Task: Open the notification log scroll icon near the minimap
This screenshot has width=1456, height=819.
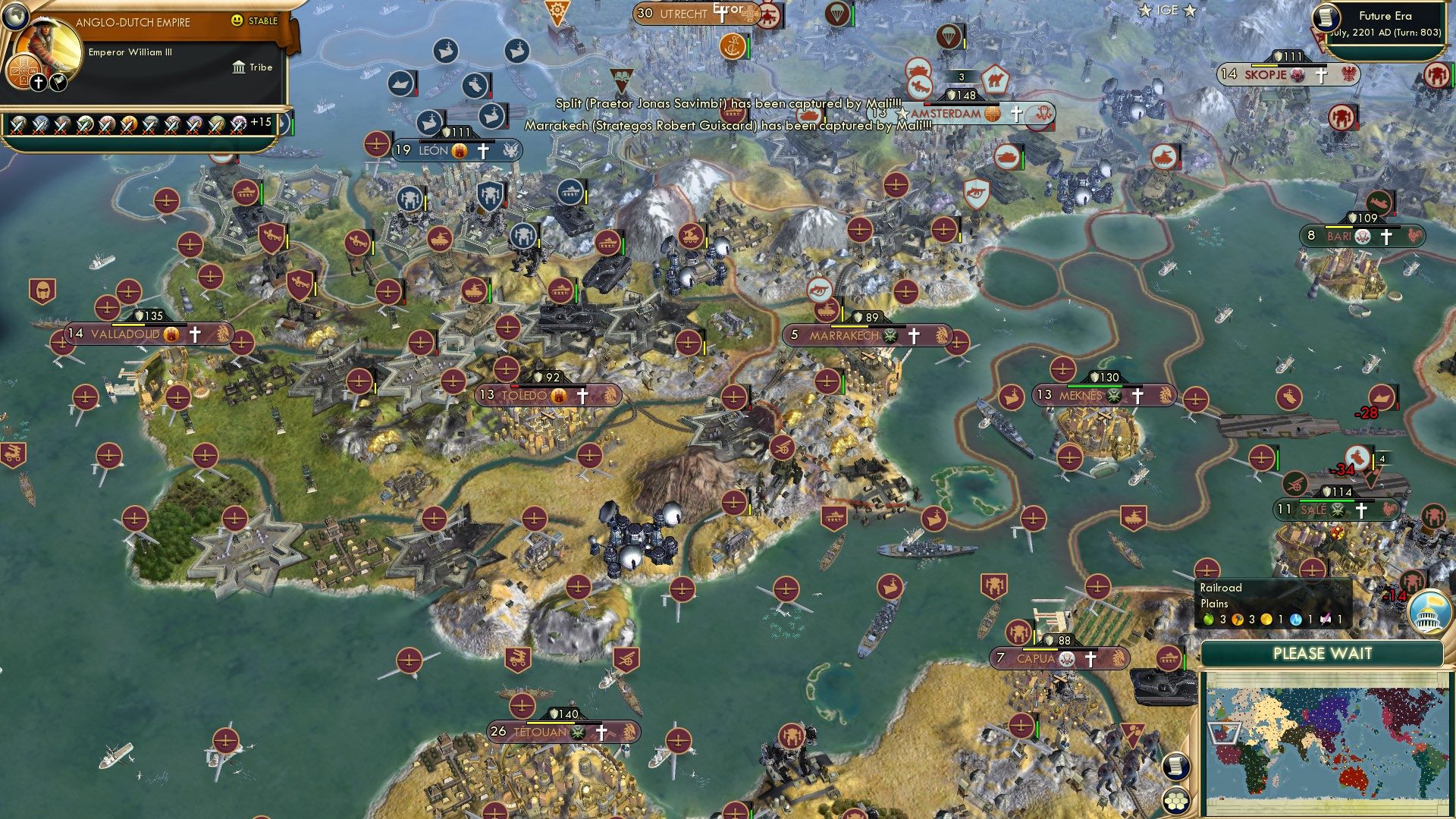Action: pos(1175,766)
